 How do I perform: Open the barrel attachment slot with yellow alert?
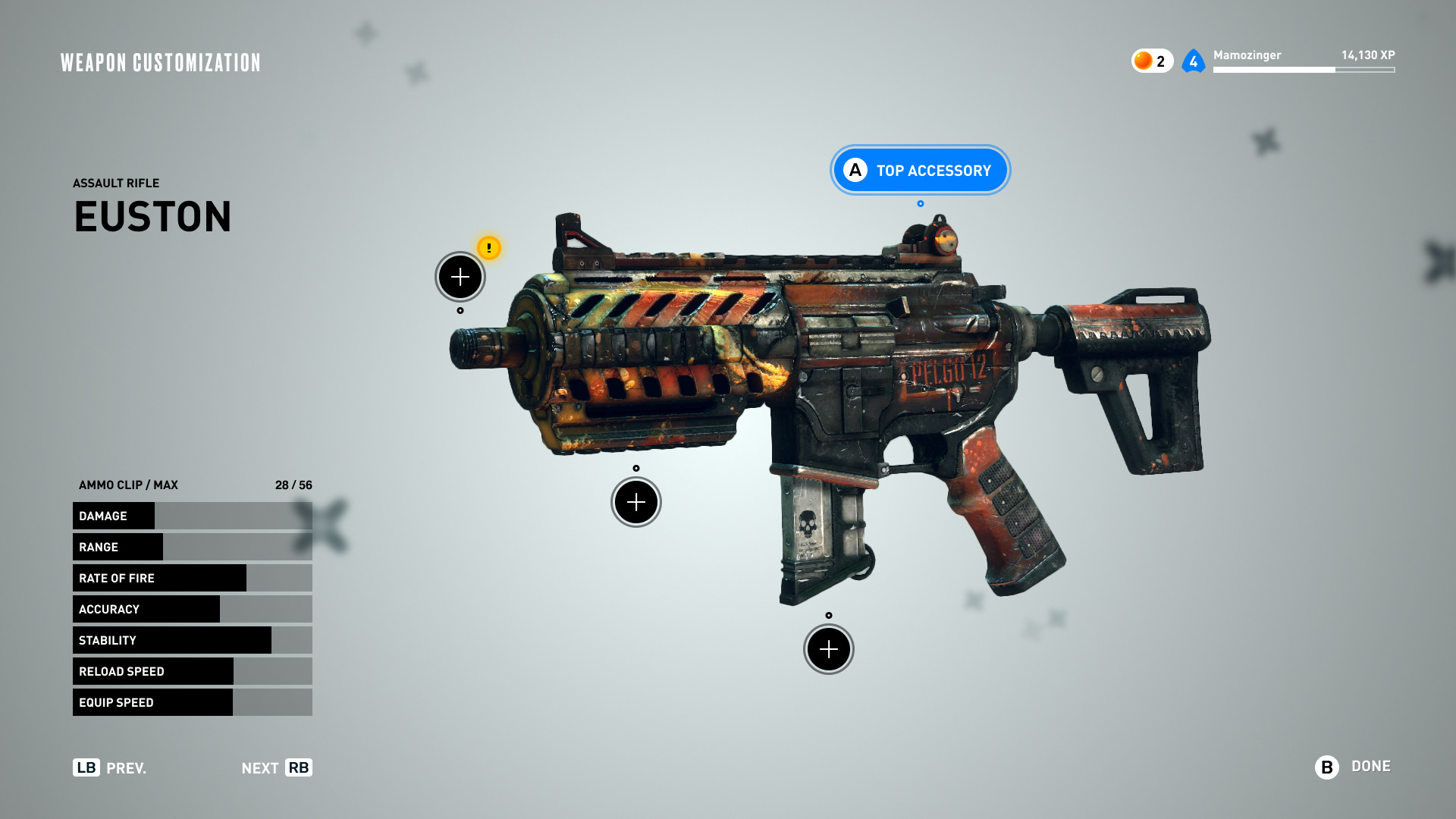pyautogui.click(x=460, y=277)
